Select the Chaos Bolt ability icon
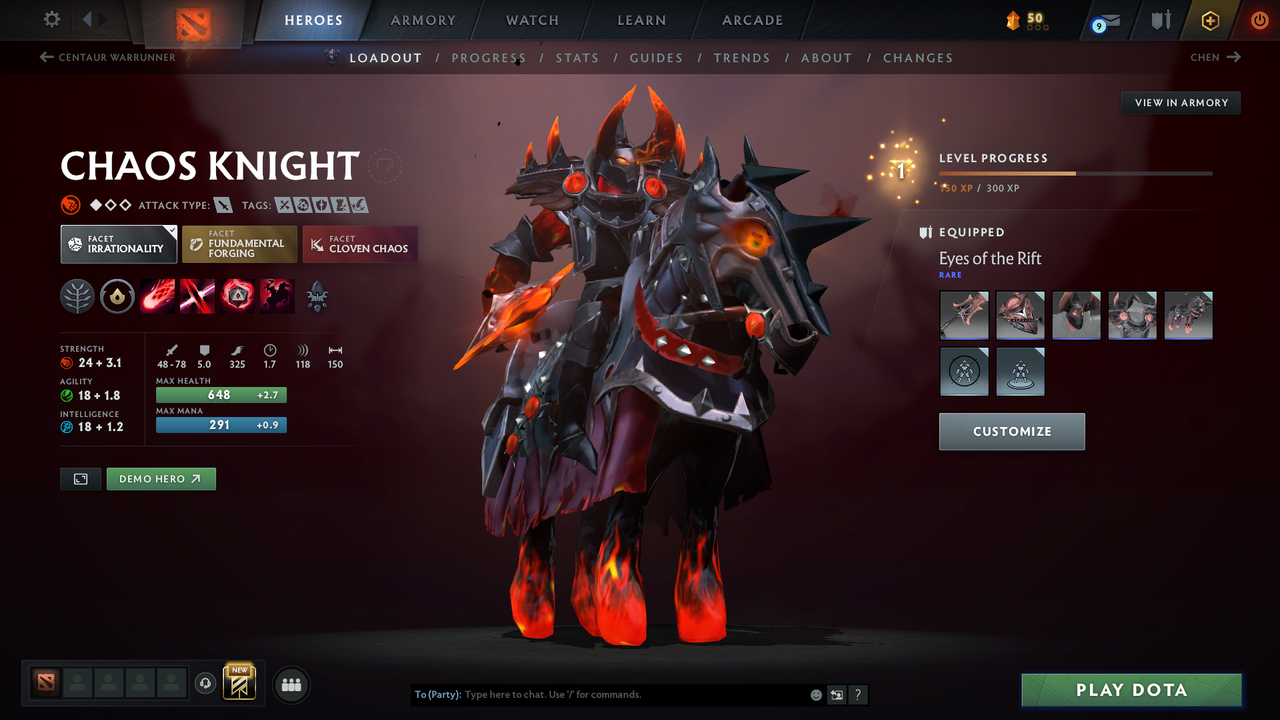This screenshot has width=1280, height=720. [x=157, y=296]
